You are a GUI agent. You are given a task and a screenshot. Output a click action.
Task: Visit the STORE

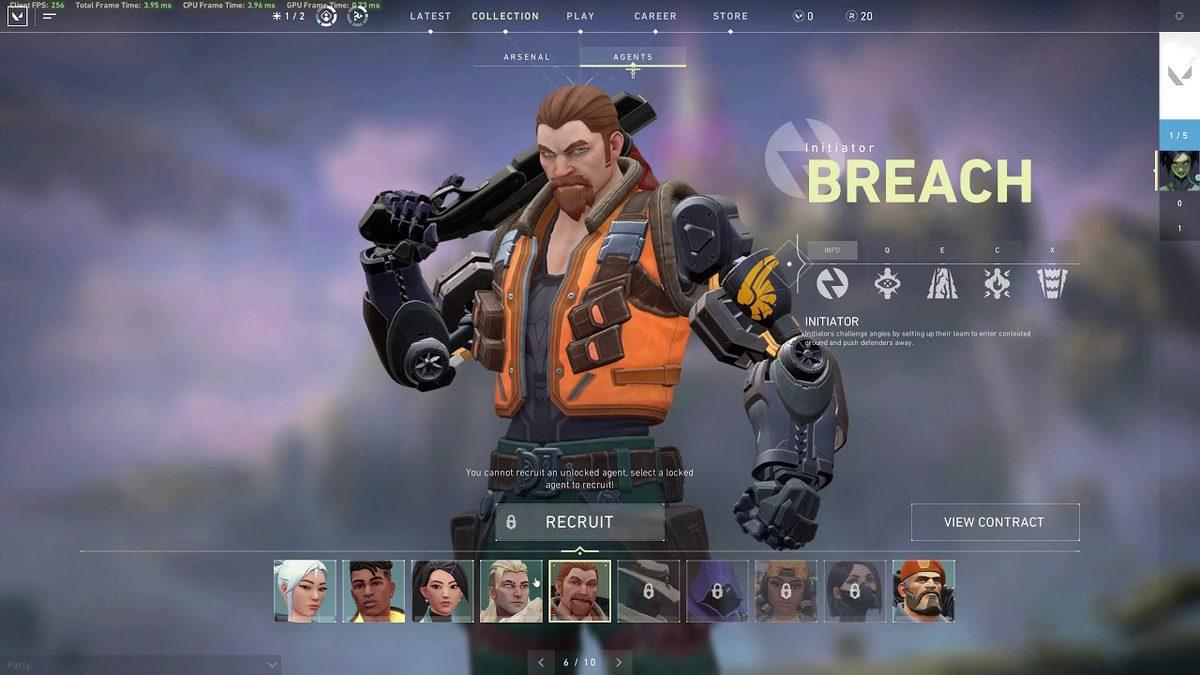coord(730,16)
